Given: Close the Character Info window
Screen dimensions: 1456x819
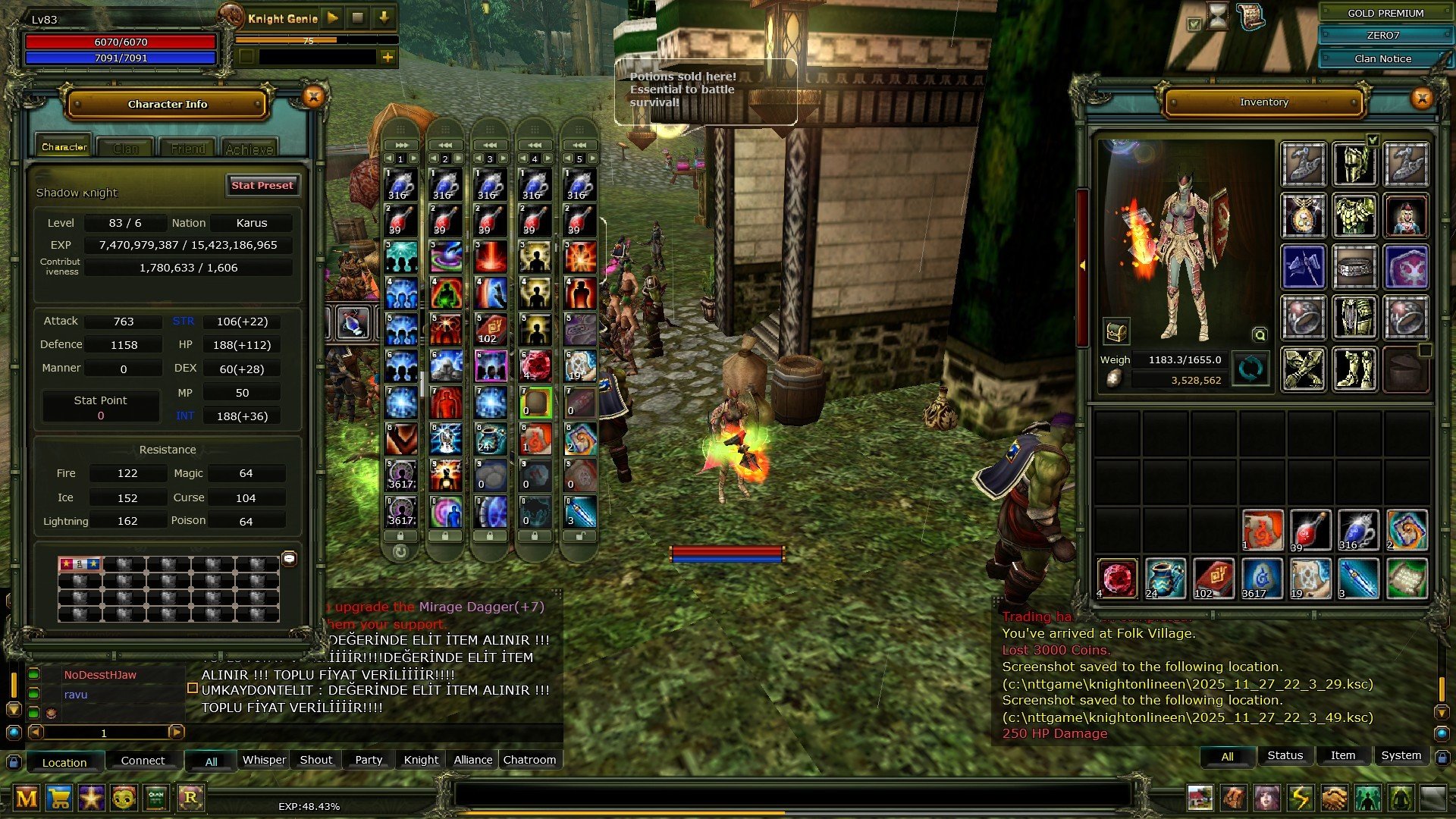Looking at the screenshot, I should pos(313,96).
